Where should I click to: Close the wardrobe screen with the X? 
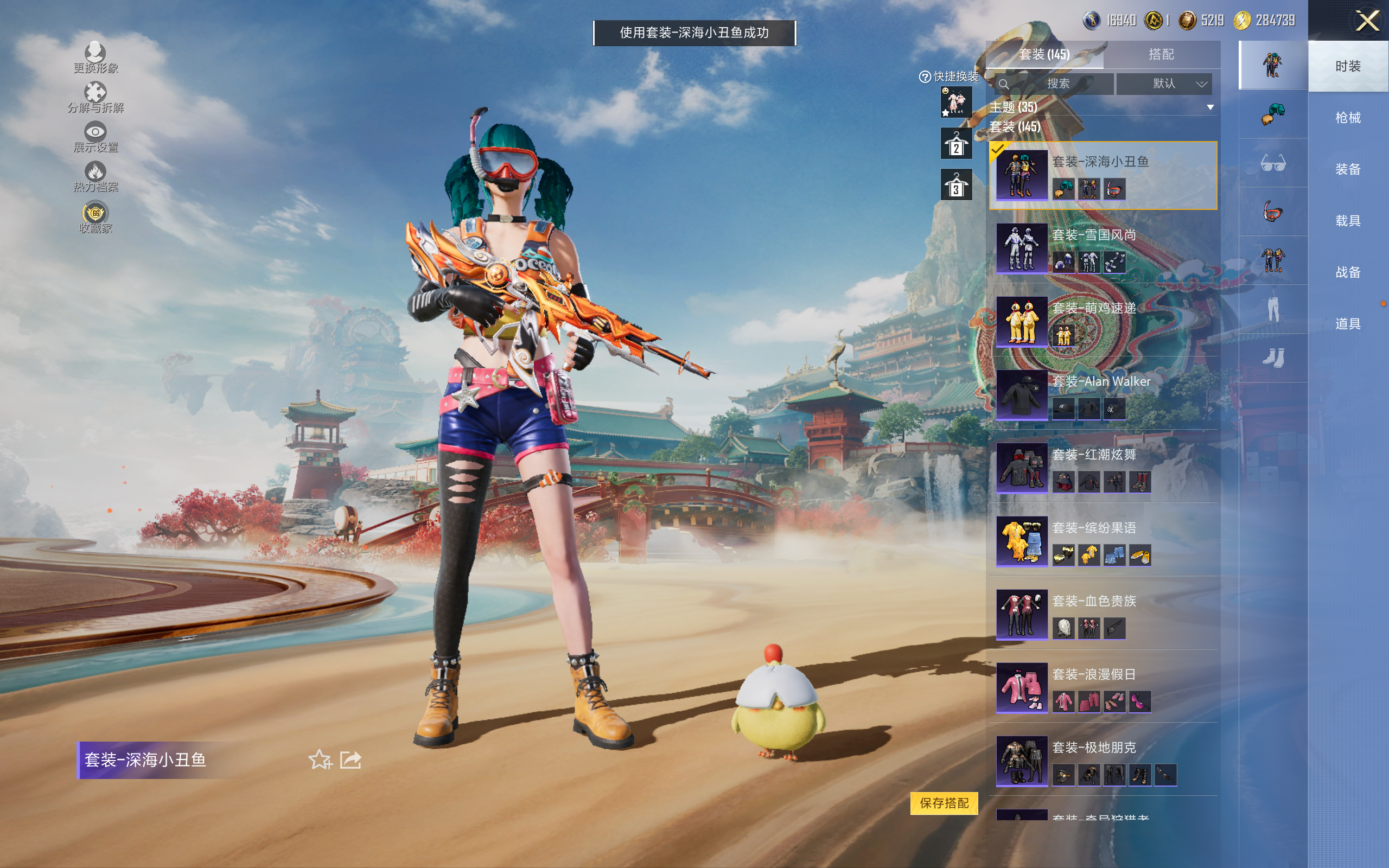pos(1367,21)
